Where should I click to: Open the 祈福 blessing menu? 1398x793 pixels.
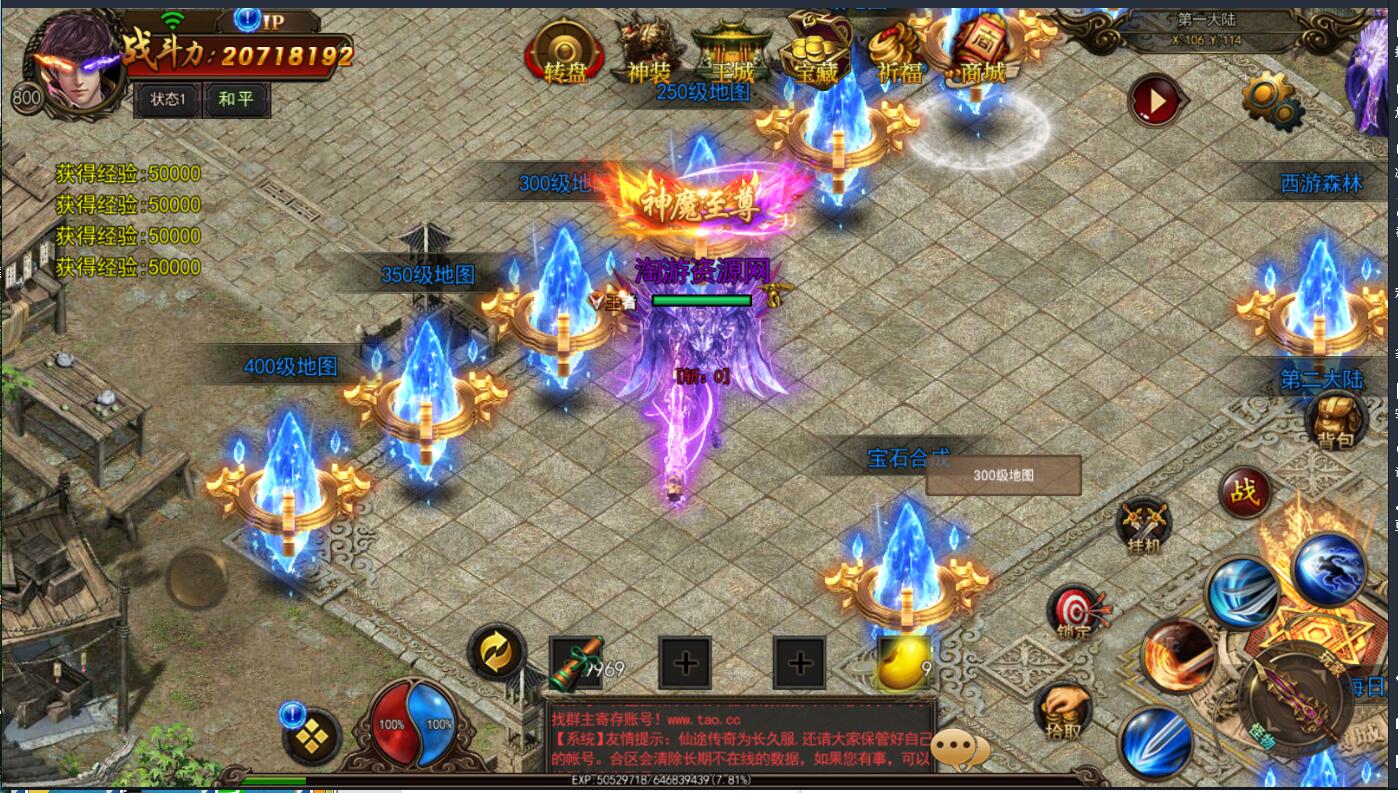pyautogui.click(x=896, y=50)
